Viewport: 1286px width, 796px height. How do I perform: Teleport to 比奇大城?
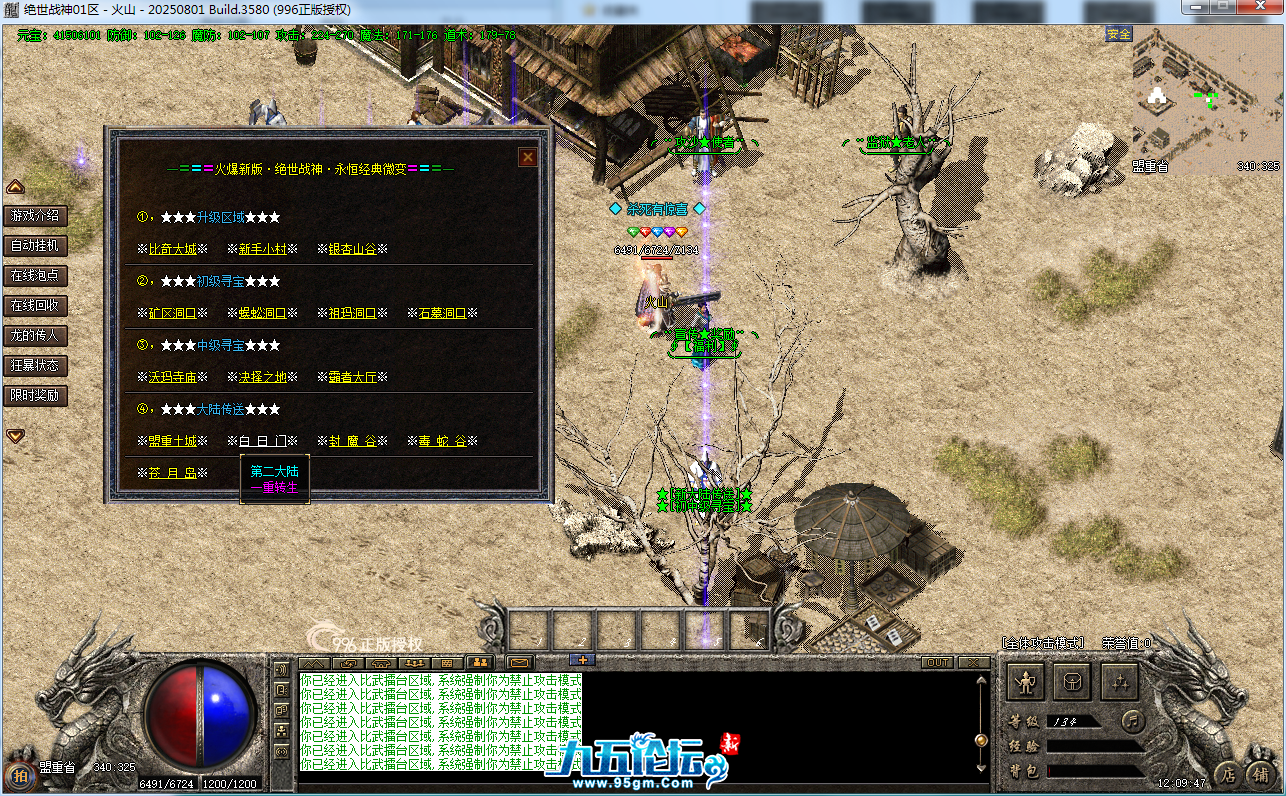(x=172, y=249)
